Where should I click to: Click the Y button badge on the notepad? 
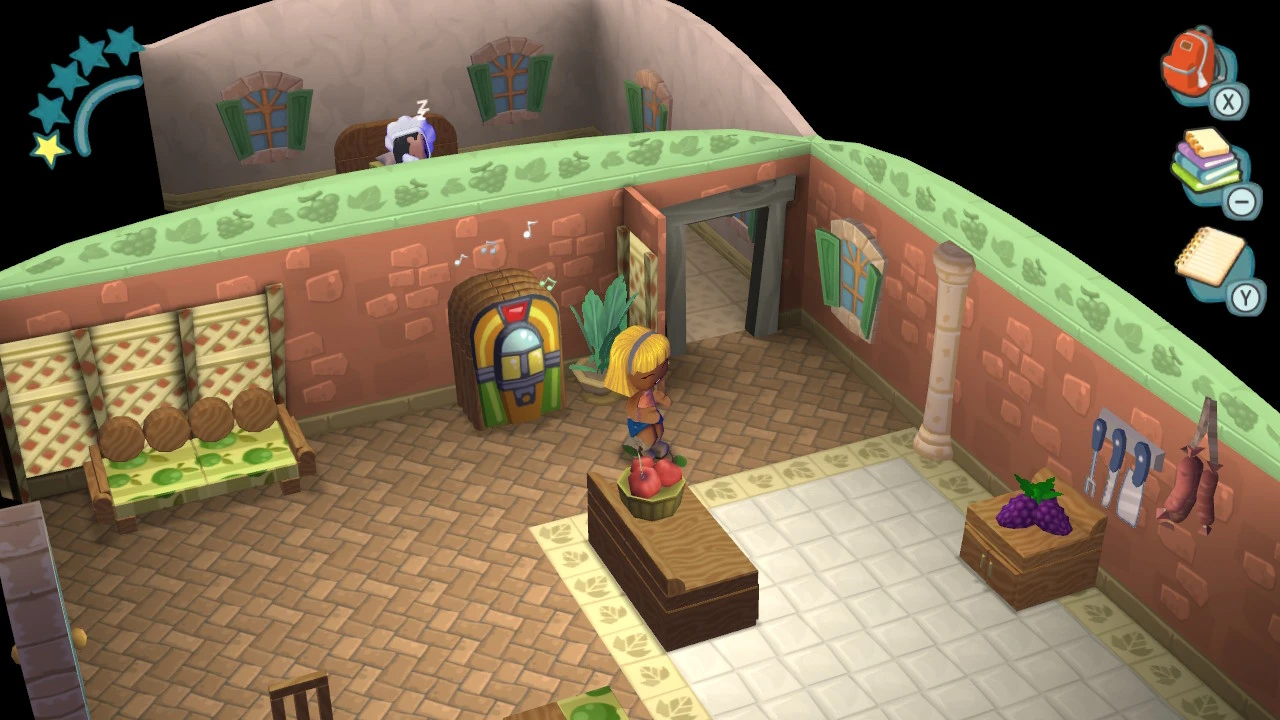coord(1246,297)
